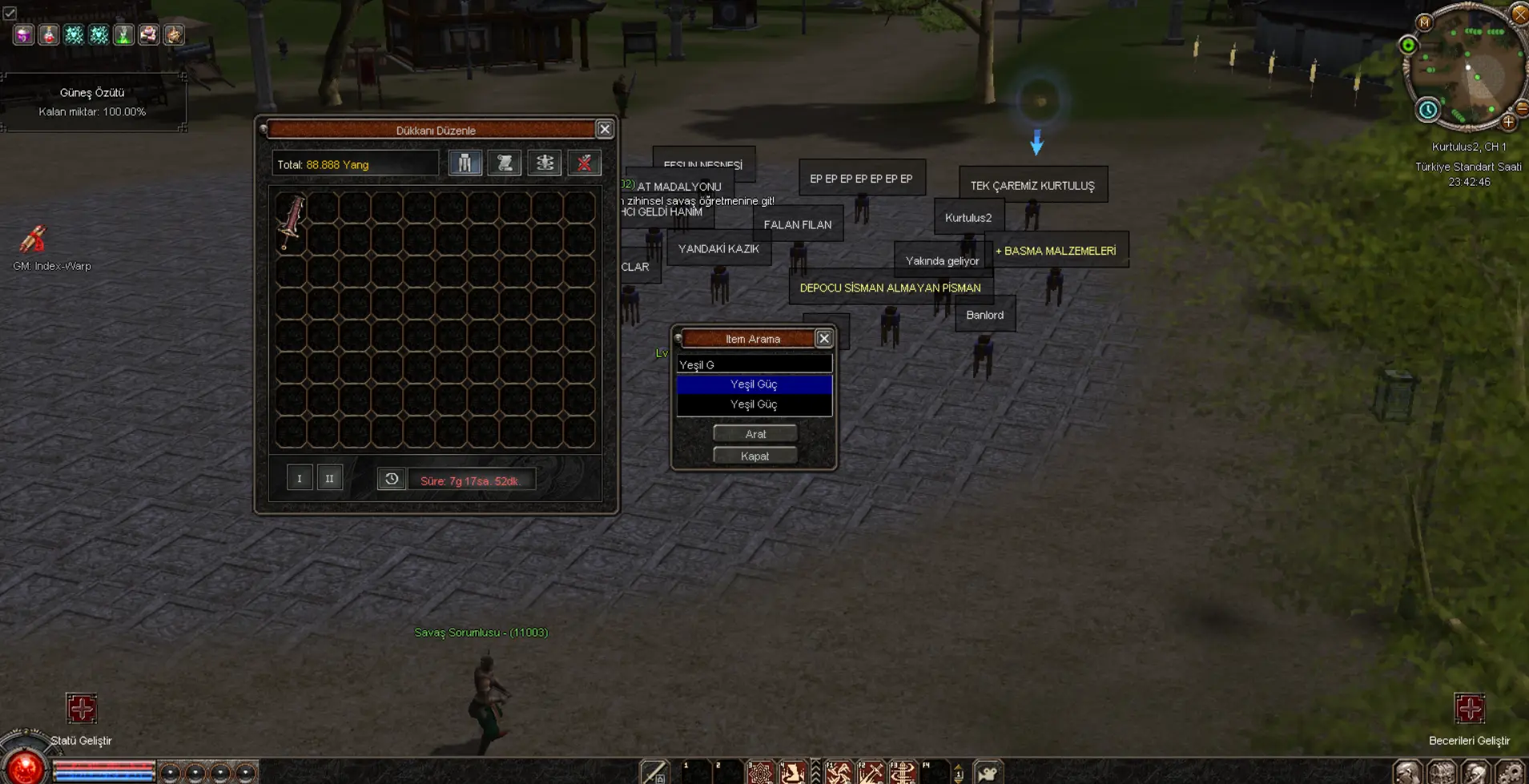Close the Dükkanı Düzenle shop window
The image size is (1529, 784).
(x=605, y=130)
